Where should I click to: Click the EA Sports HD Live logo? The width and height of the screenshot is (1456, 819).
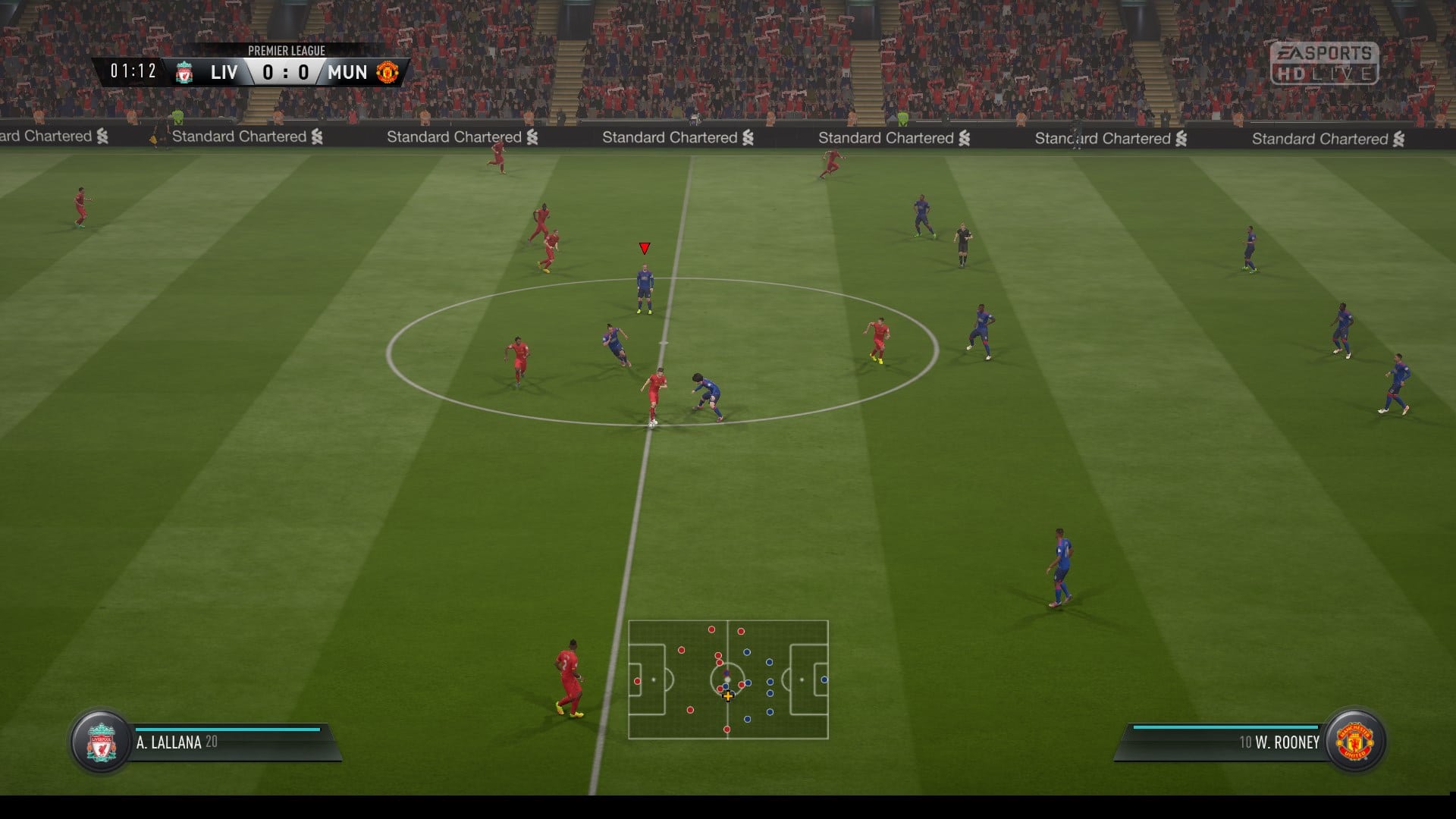1324,63
